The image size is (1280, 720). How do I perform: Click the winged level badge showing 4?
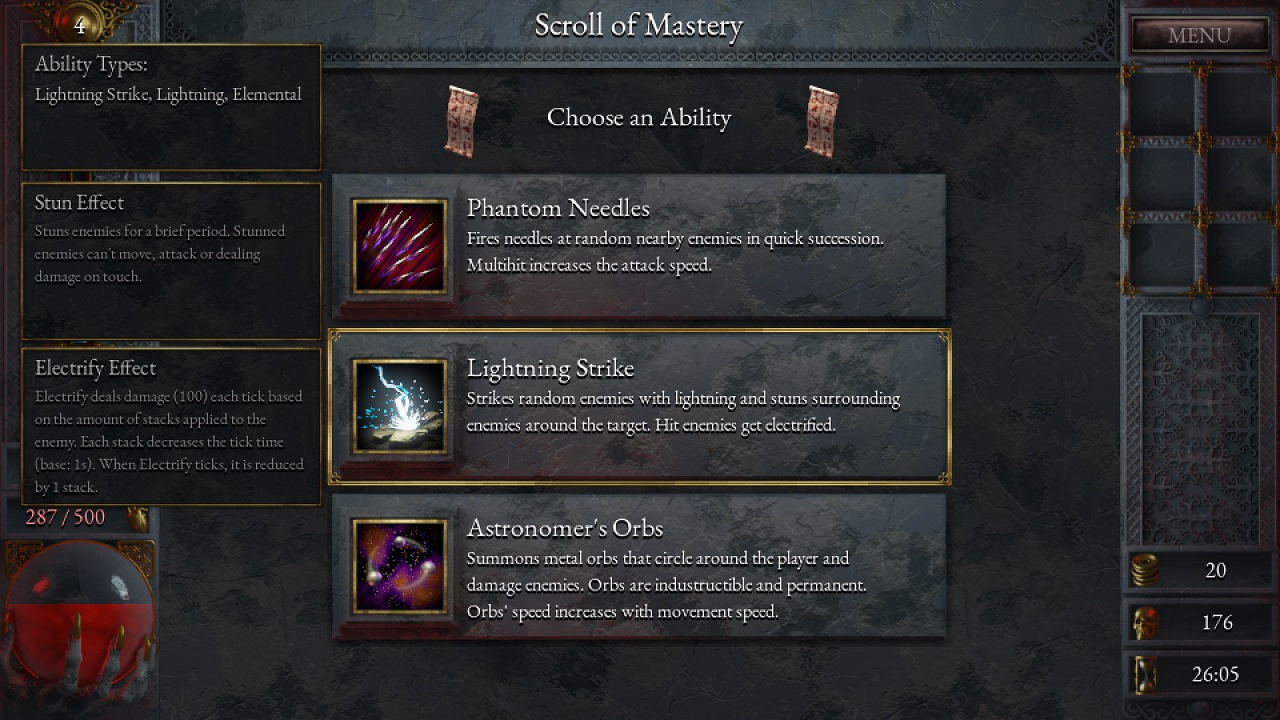[x=78, y=22]
